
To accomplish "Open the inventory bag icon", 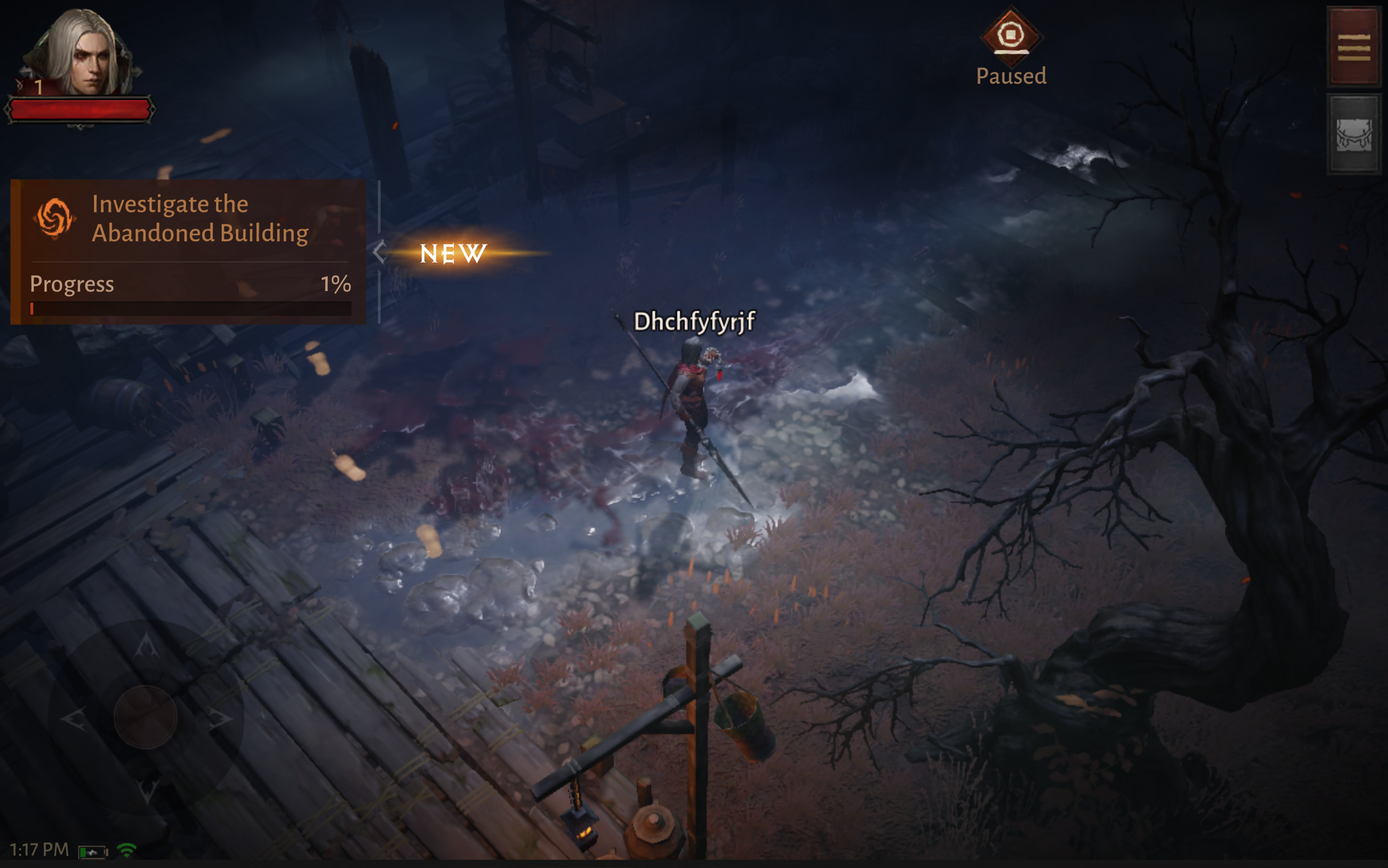I will [x=1353, y=135].
